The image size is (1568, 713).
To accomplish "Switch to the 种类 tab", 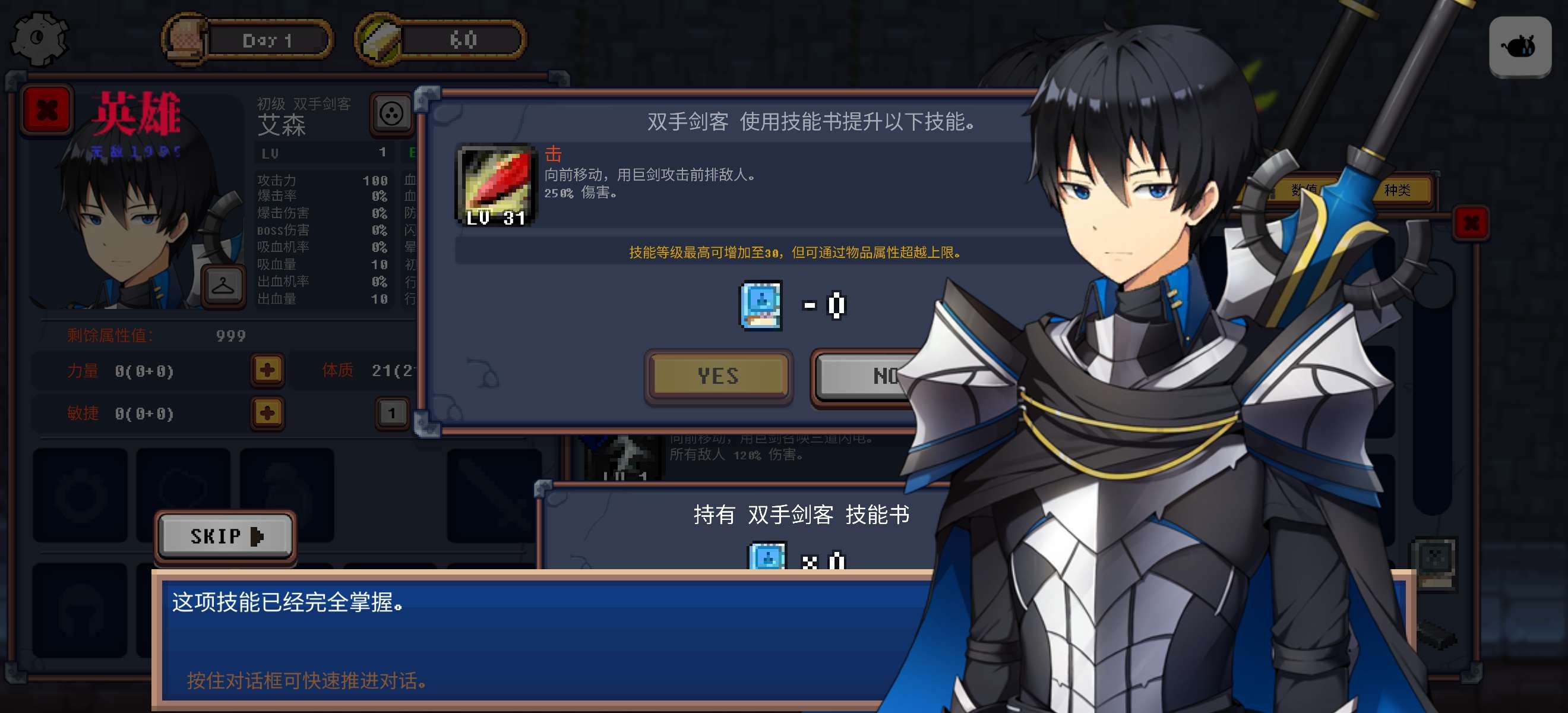I will (x=1397, y=190).
